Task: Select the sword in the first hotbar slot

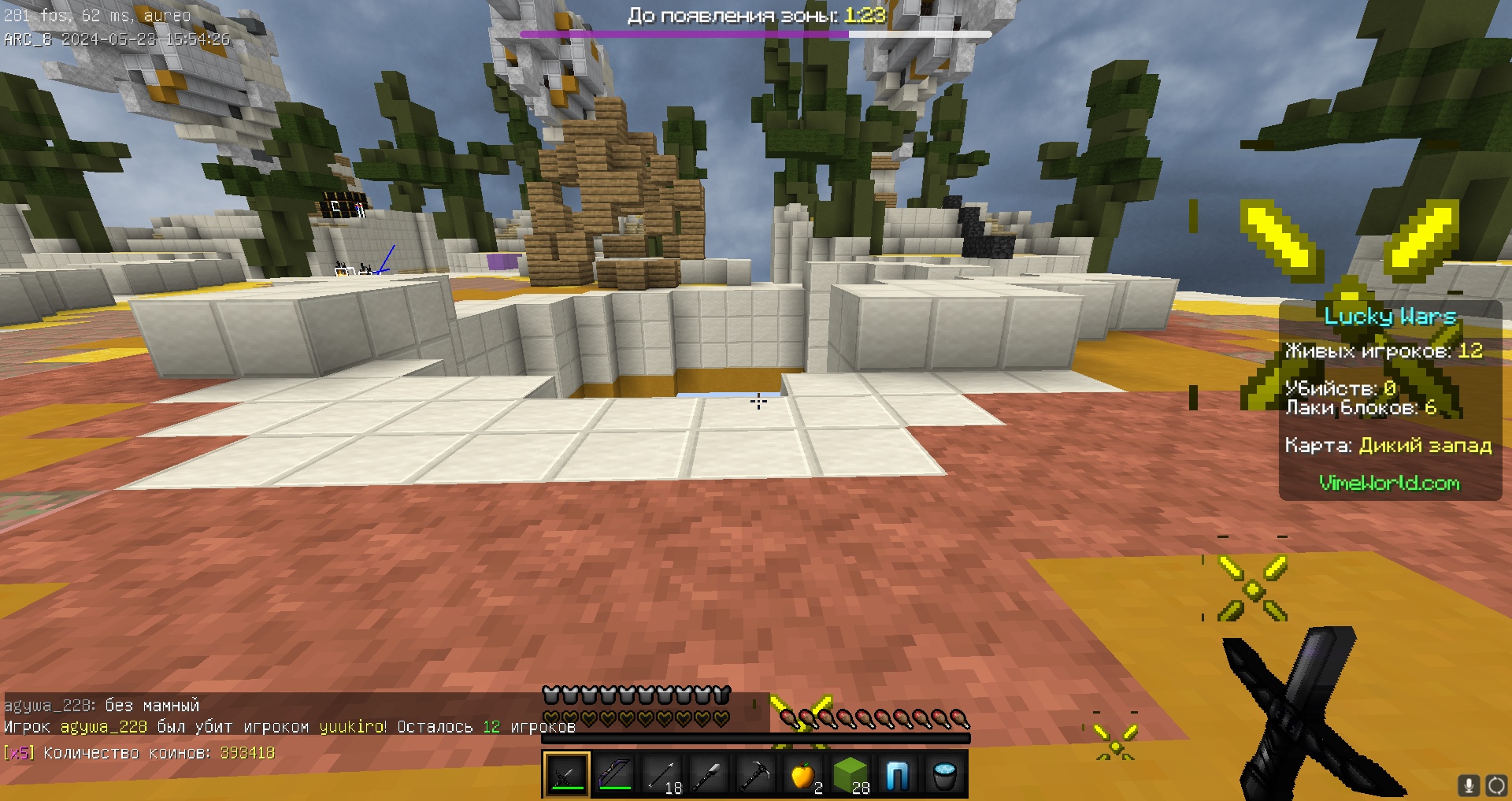Action: (x=565, y=774)
